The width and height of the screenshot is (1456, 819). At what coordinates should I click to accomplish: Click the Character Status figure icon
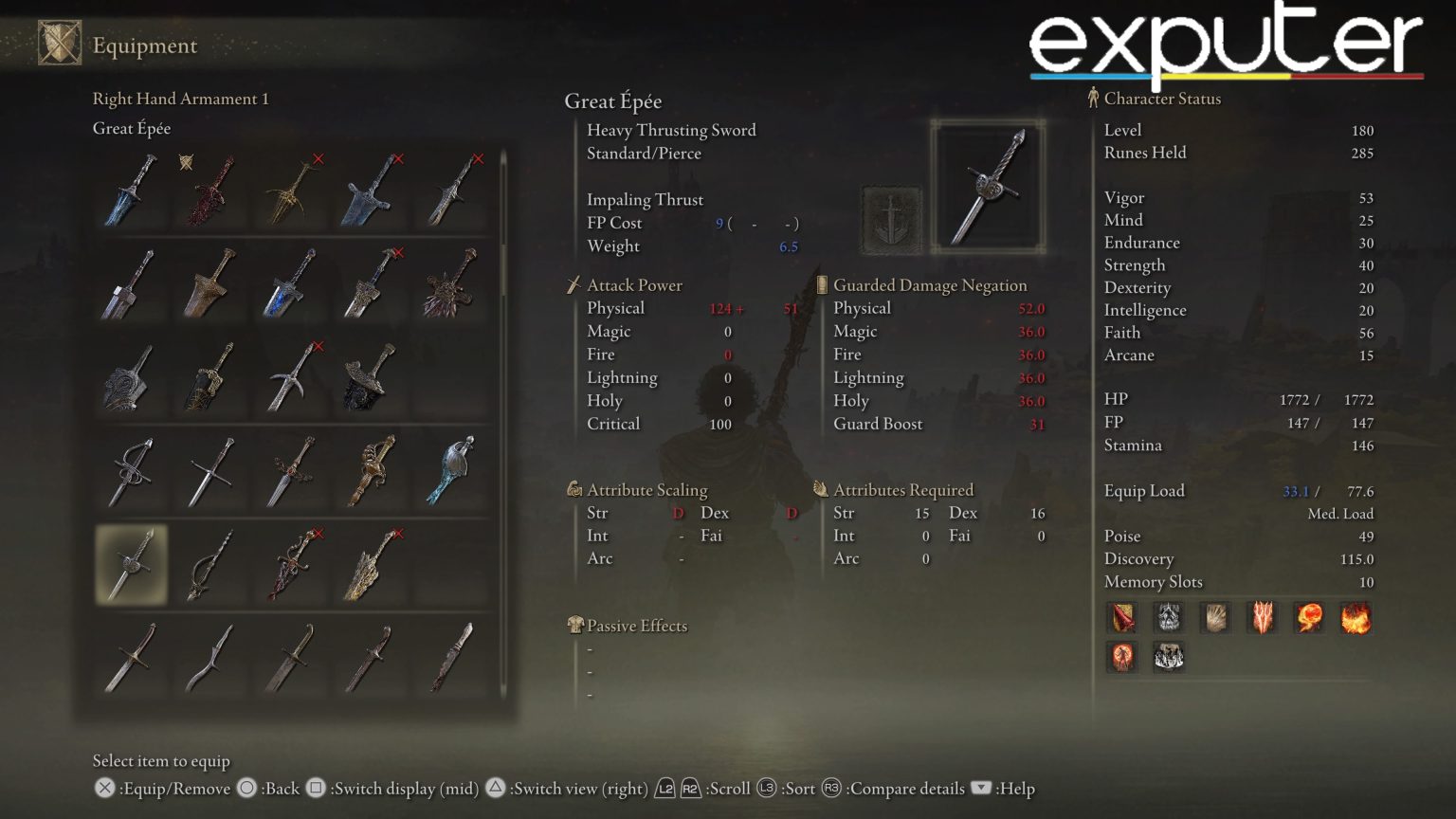1095,98
